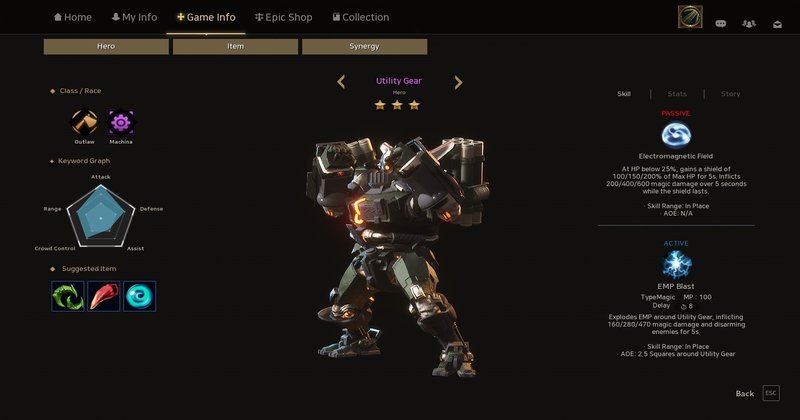The image size is (800, 420).
Task: Click the Outlaw class icon
Action: (x=84, y=123)
